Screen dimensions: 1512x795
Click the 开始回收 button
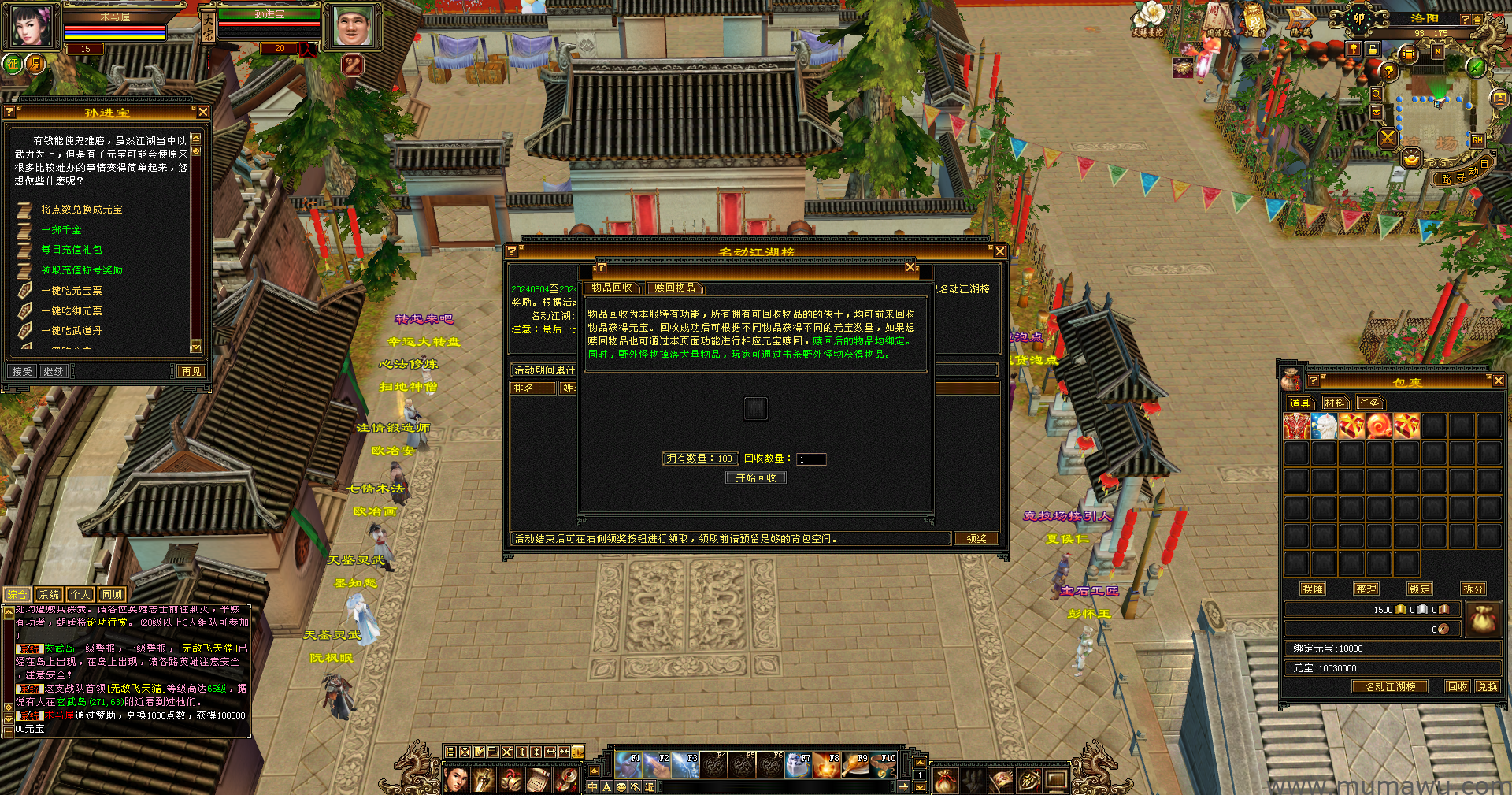tap(756, 478)
